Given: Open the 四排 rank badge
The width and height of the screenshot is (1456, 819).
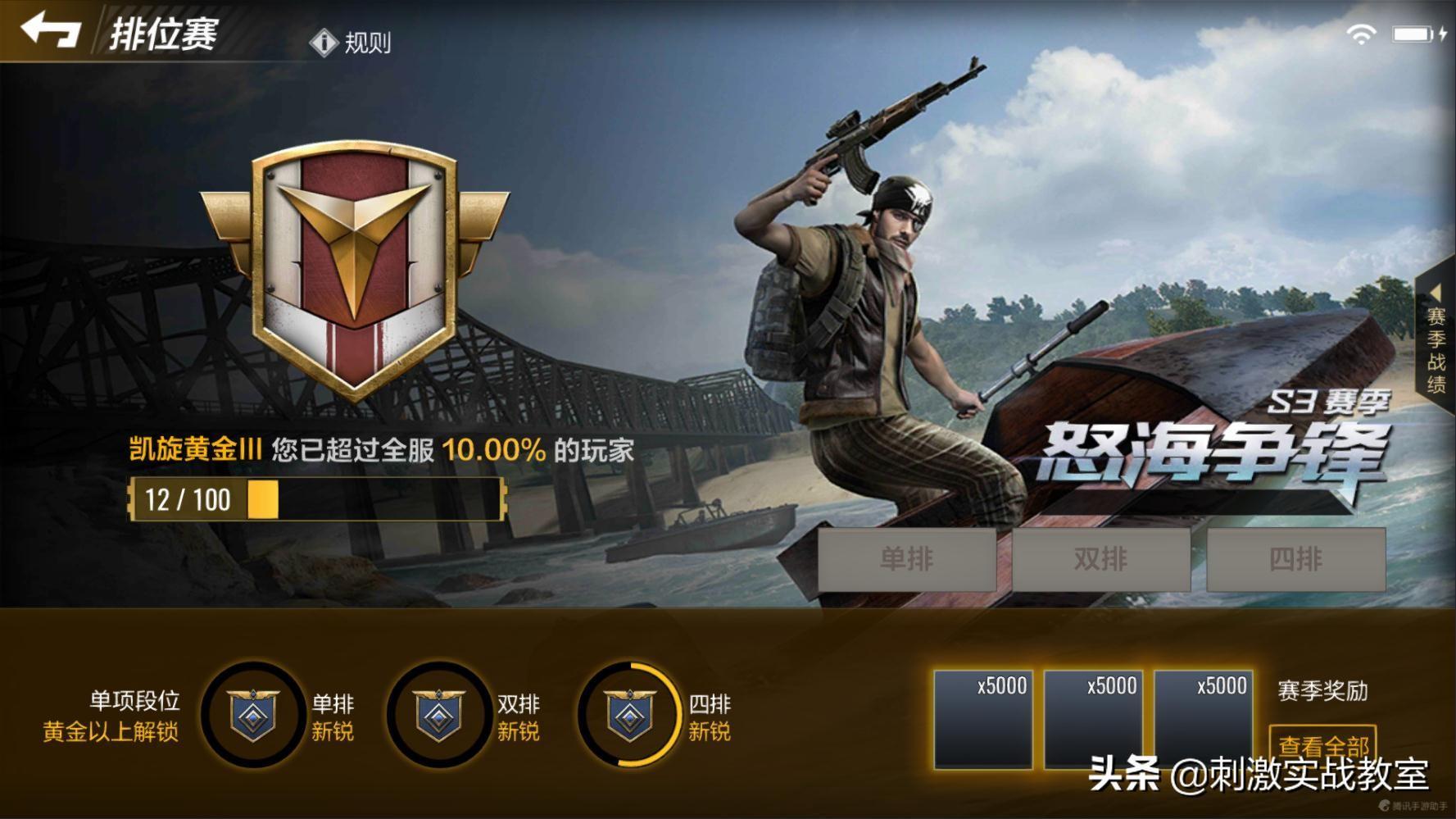Looking at the screenshot, I should pyautogui.click(x=629, y=714).
